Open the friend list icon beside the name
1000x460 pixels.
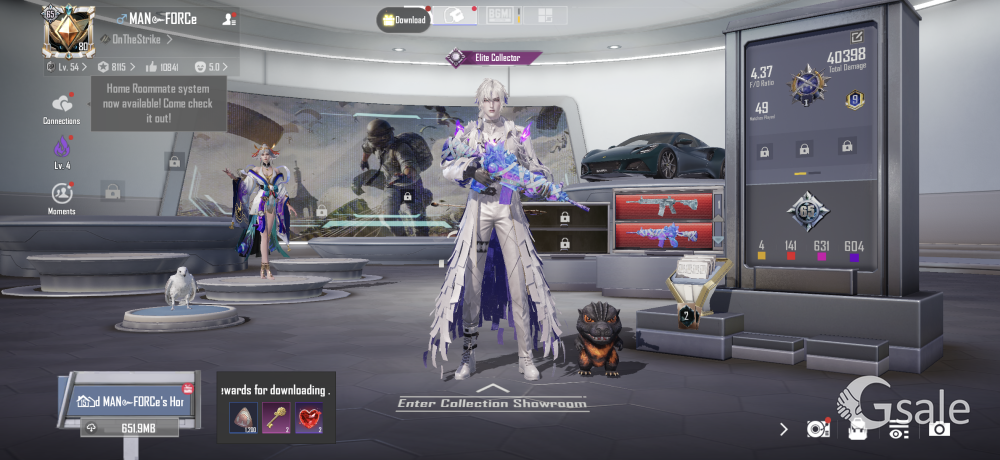(x=230, y=18)
